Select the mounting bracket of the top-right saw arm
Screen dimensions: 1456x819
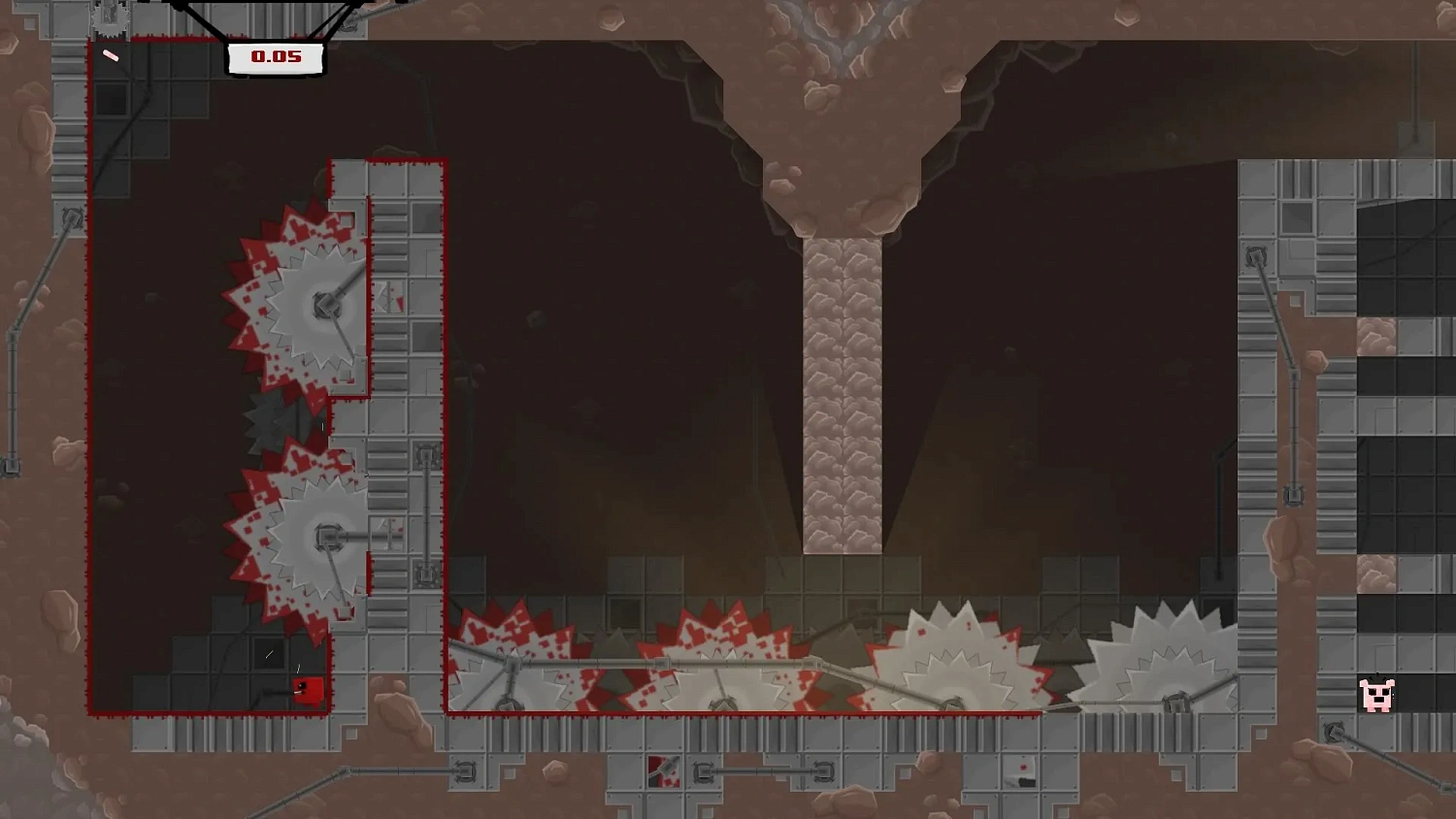[1255, 257]
